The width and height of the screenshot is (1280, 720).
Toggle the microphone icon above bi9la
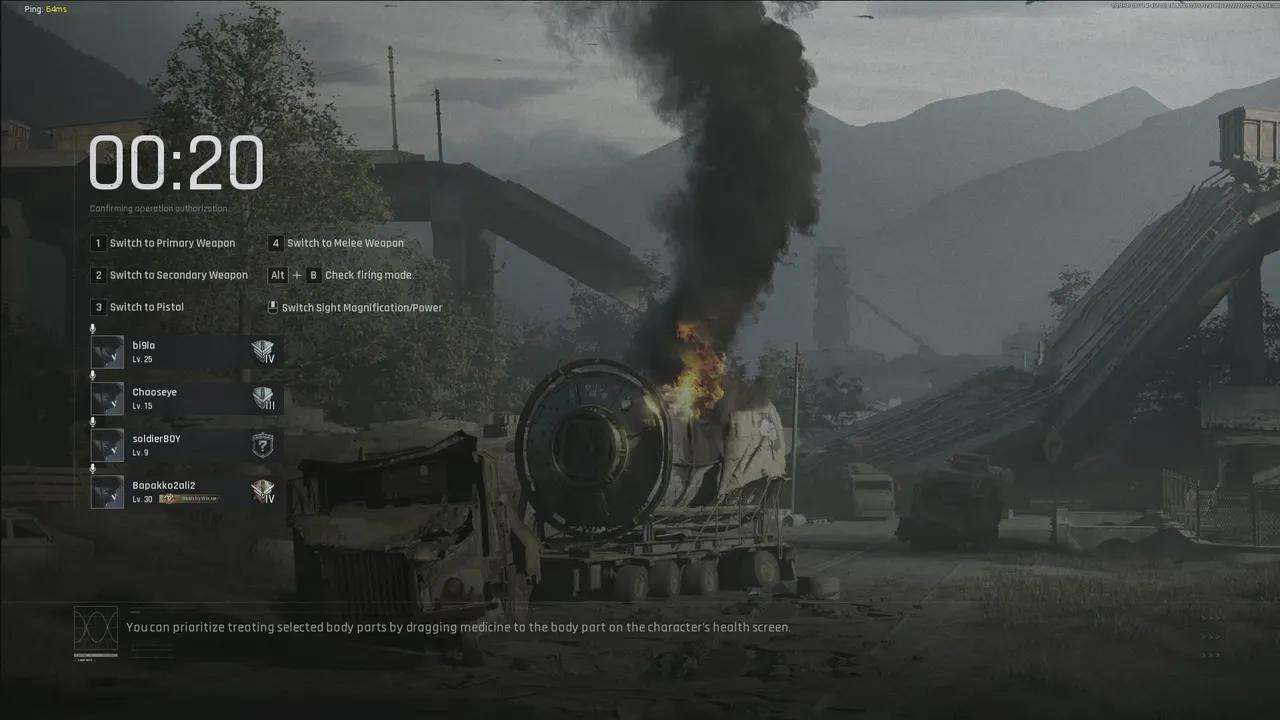click(x=93, y=329)
